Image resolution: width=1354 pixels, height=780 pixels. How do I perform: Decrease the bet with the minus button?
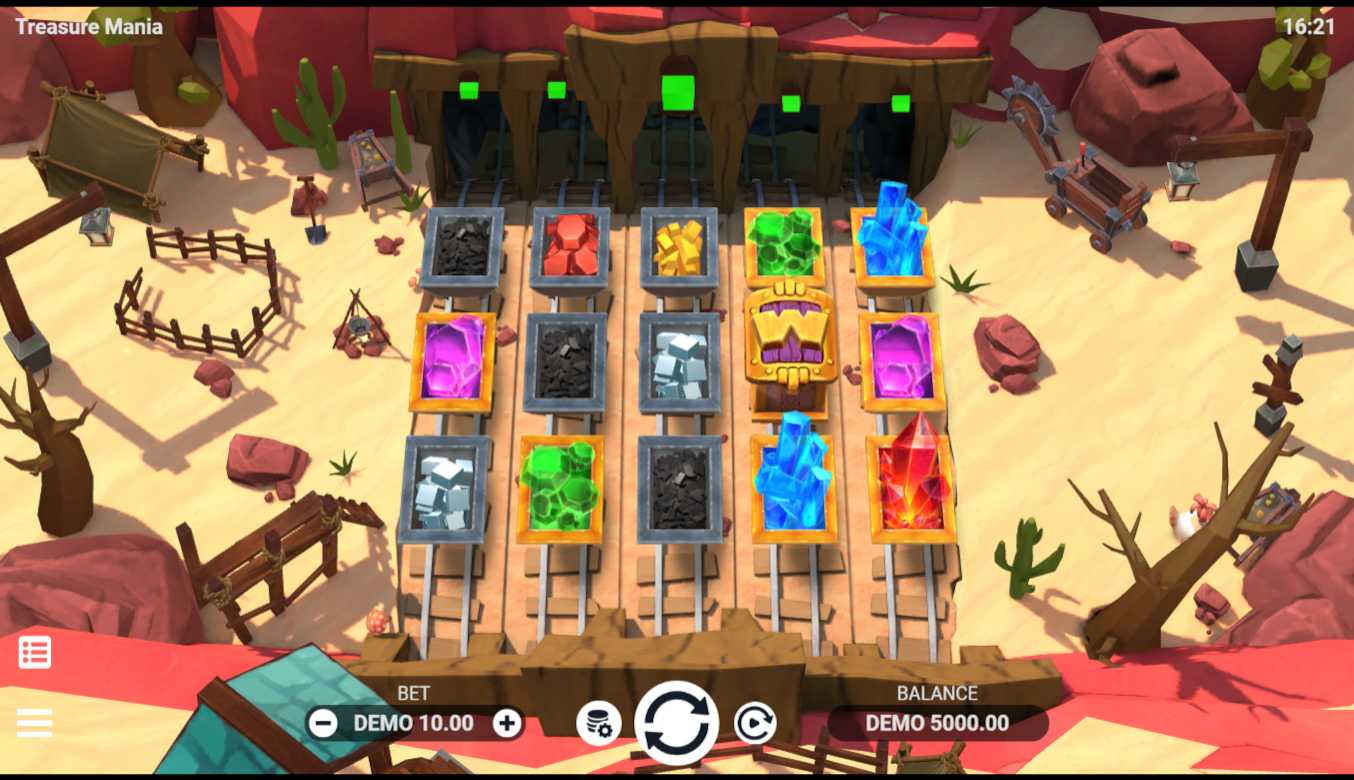click(322, 723)
